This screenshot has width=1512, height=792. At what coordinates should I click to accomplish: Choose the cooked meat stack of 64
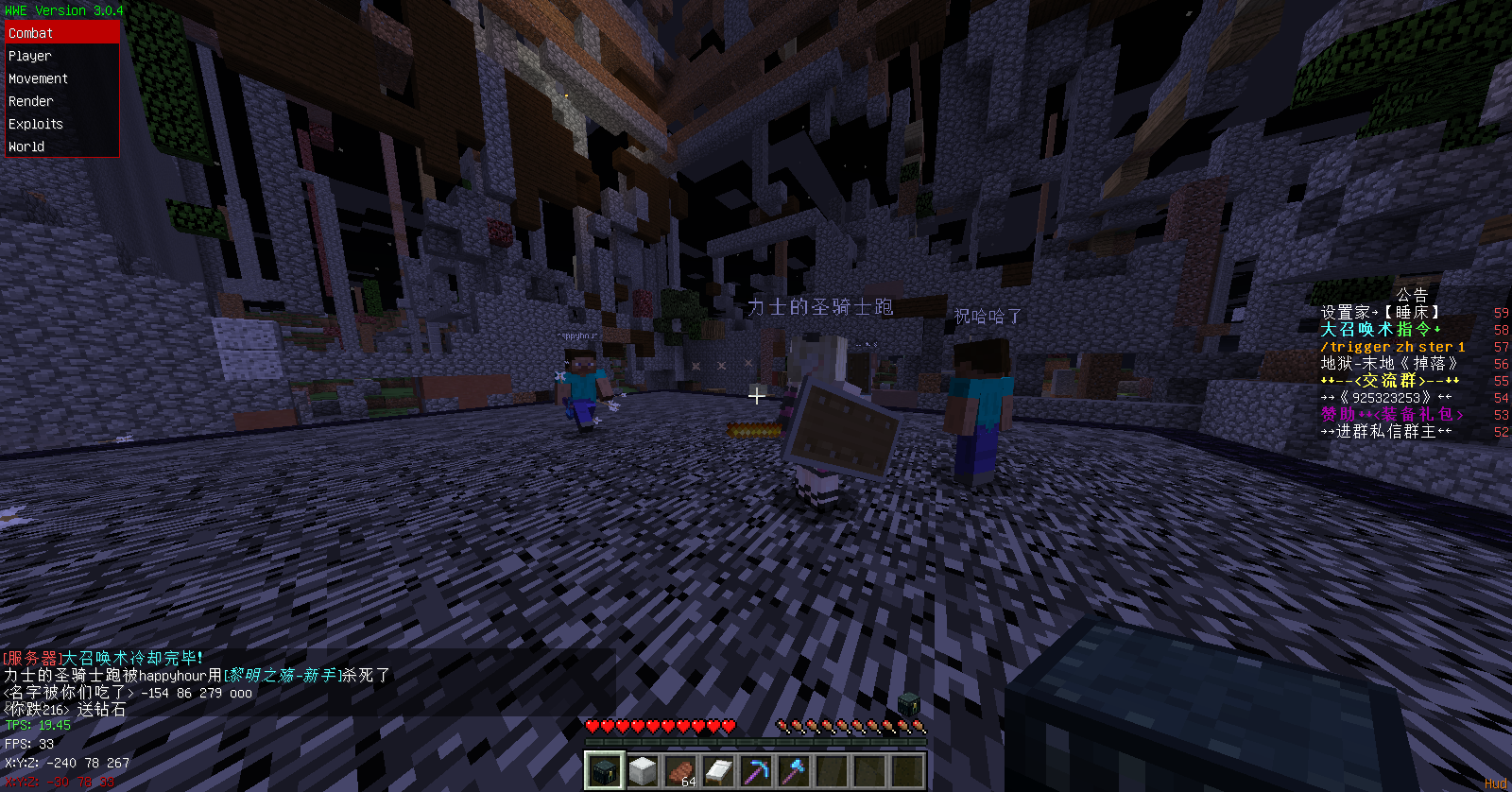tap(680, 771)
